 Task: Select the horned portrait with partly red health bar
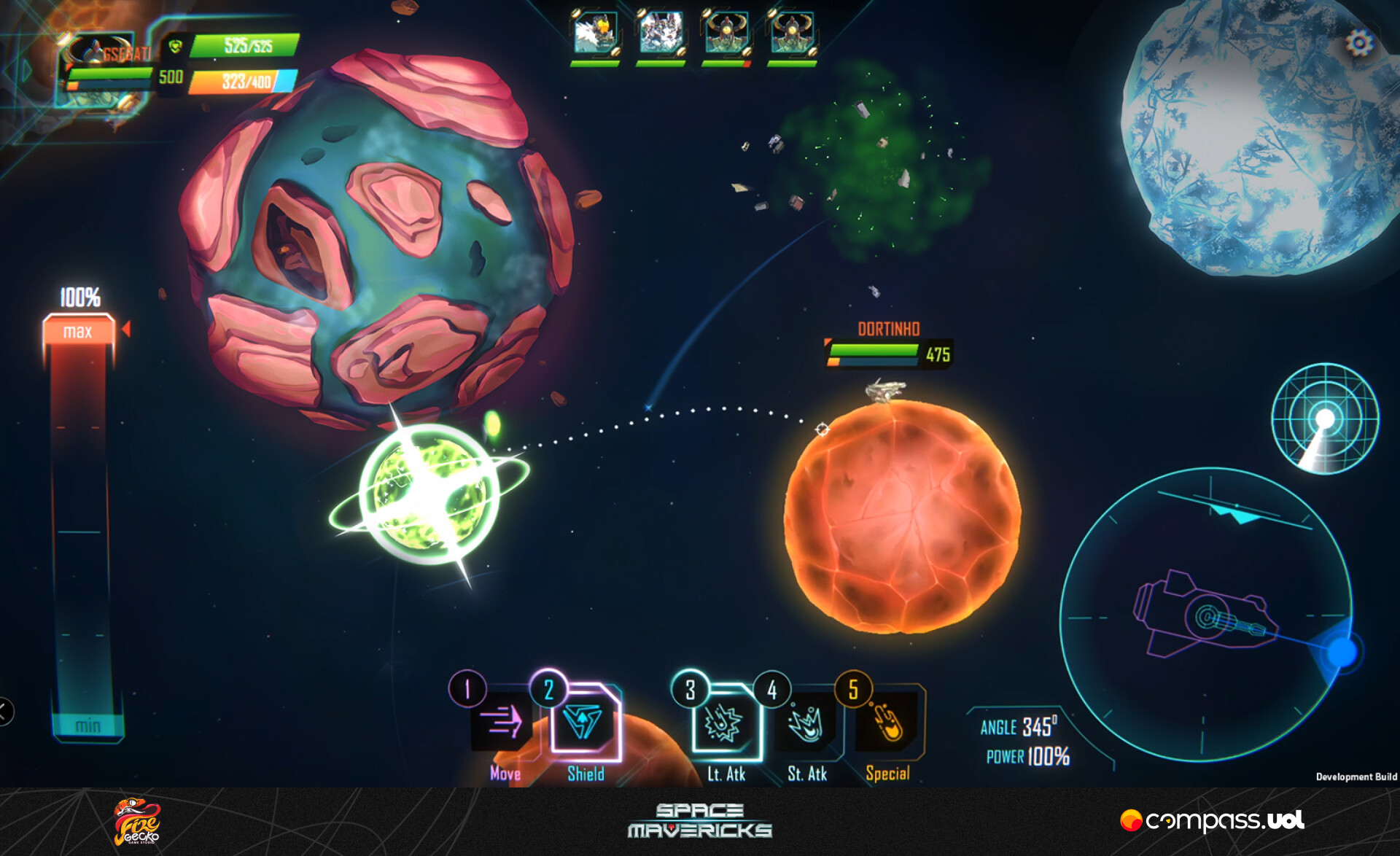click(726, 33)
